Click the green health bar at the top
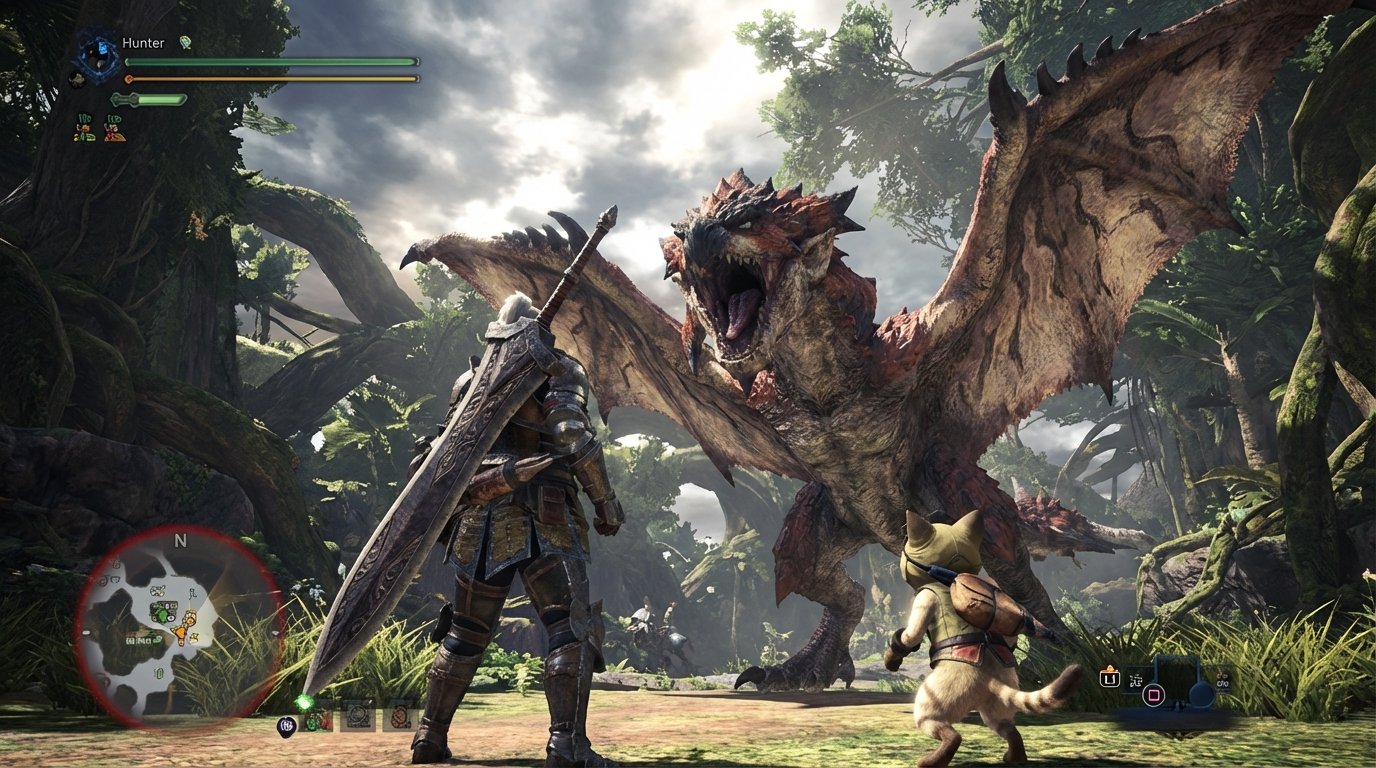 click(x=270, y=60)
